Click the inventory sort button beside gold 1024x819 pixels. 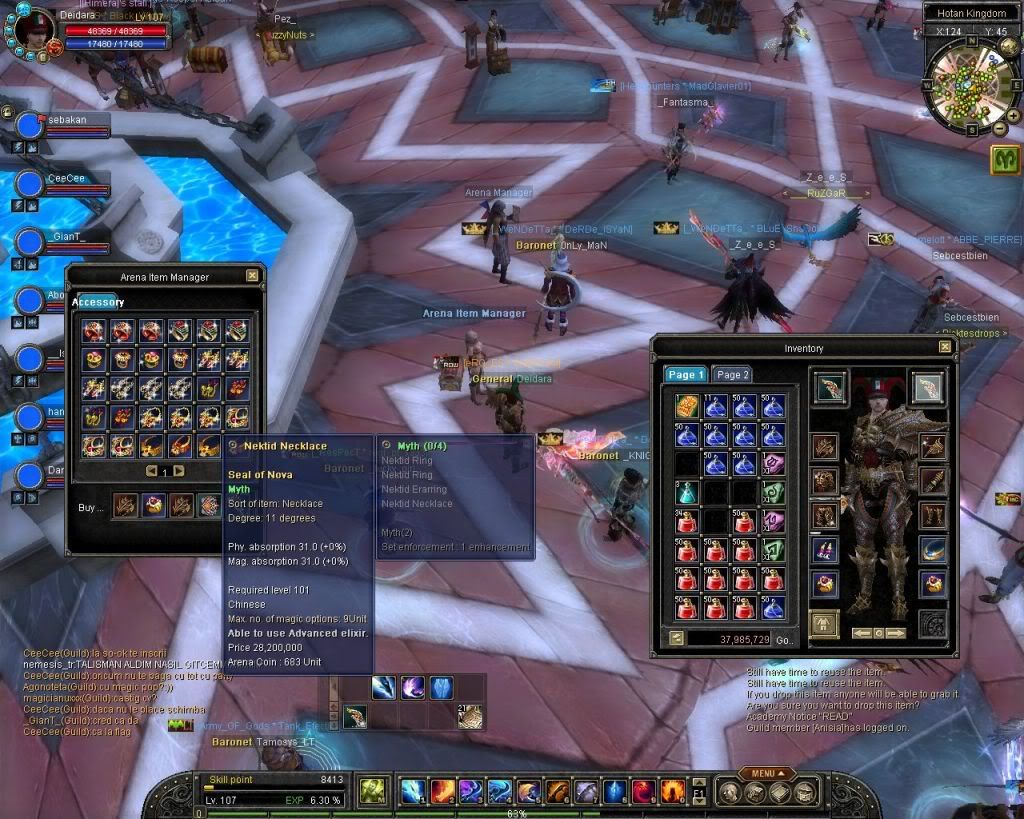click(x=677, y=638)
